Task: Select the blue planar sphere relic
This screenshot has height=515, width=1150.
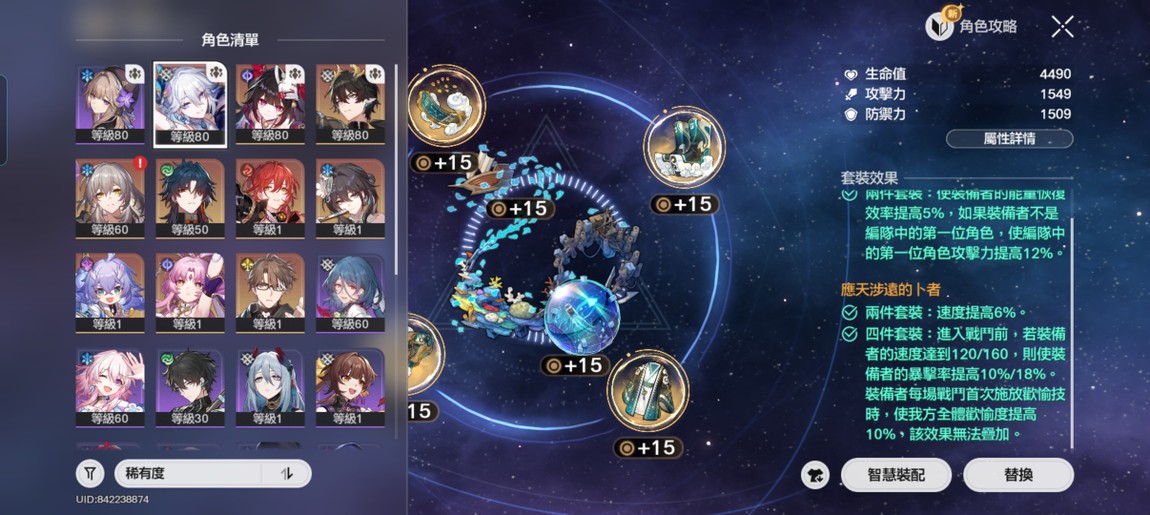Action: point(579,317)
